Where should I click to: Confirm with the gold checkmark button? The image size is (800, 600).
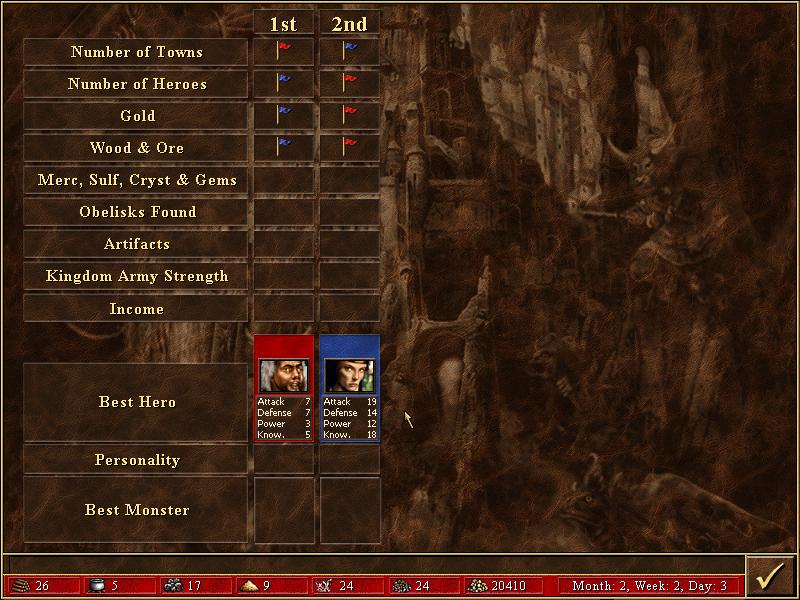(771, 577)
